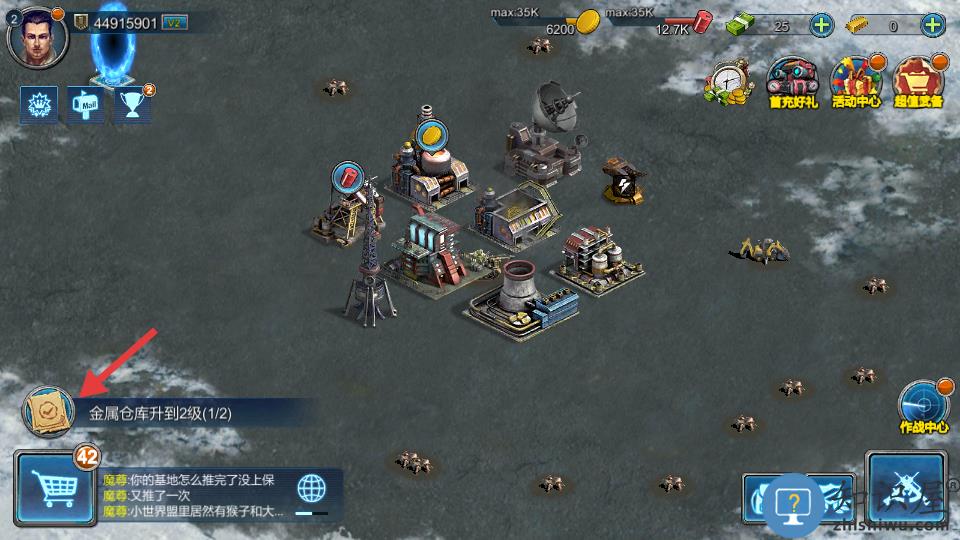960x540 pixels.
Task: Open the quest scroll icon
Action: 48,411
